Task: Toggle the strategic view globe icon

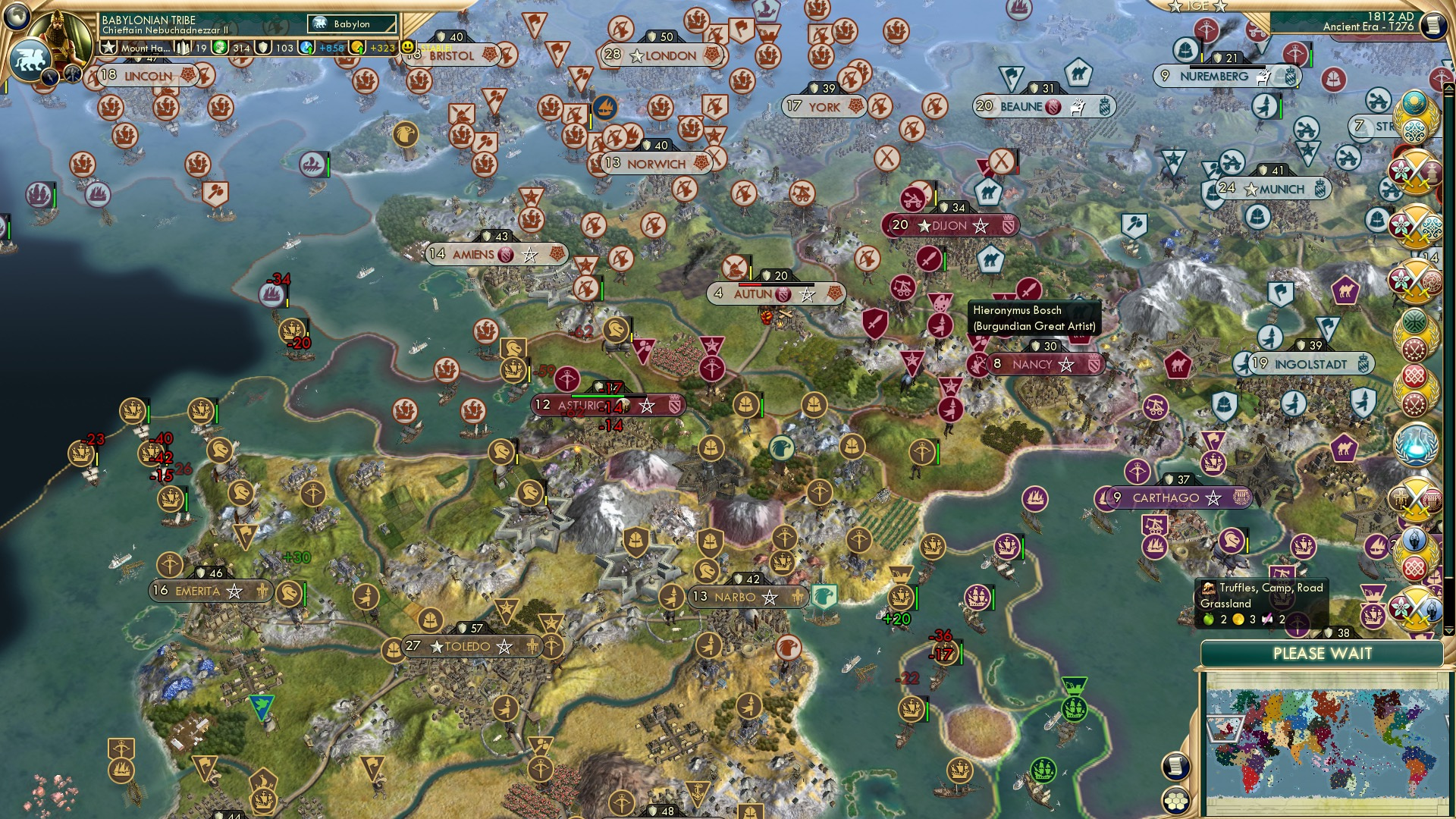Action: (x=15, y=15)
